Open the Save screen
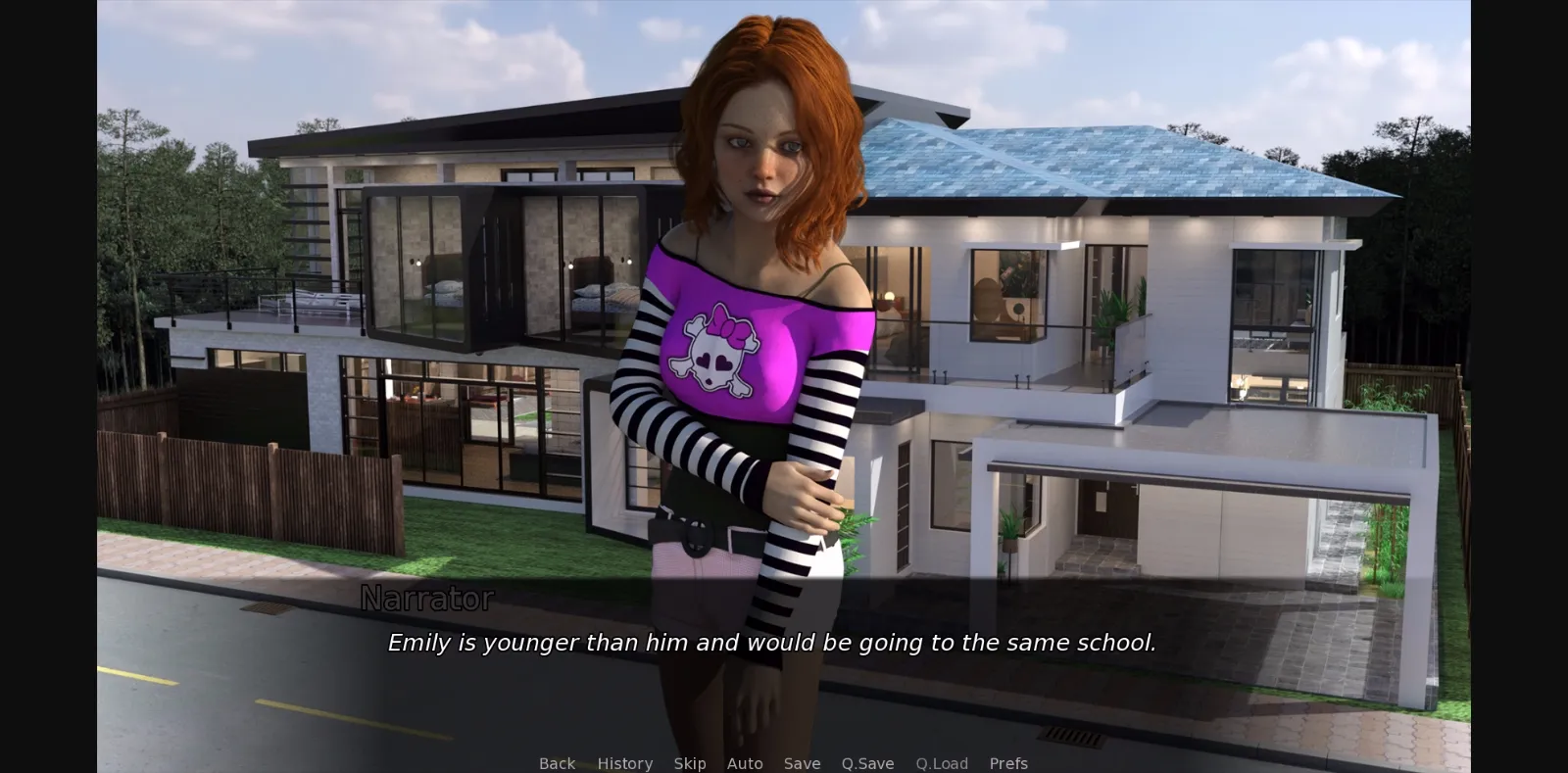 802,763
